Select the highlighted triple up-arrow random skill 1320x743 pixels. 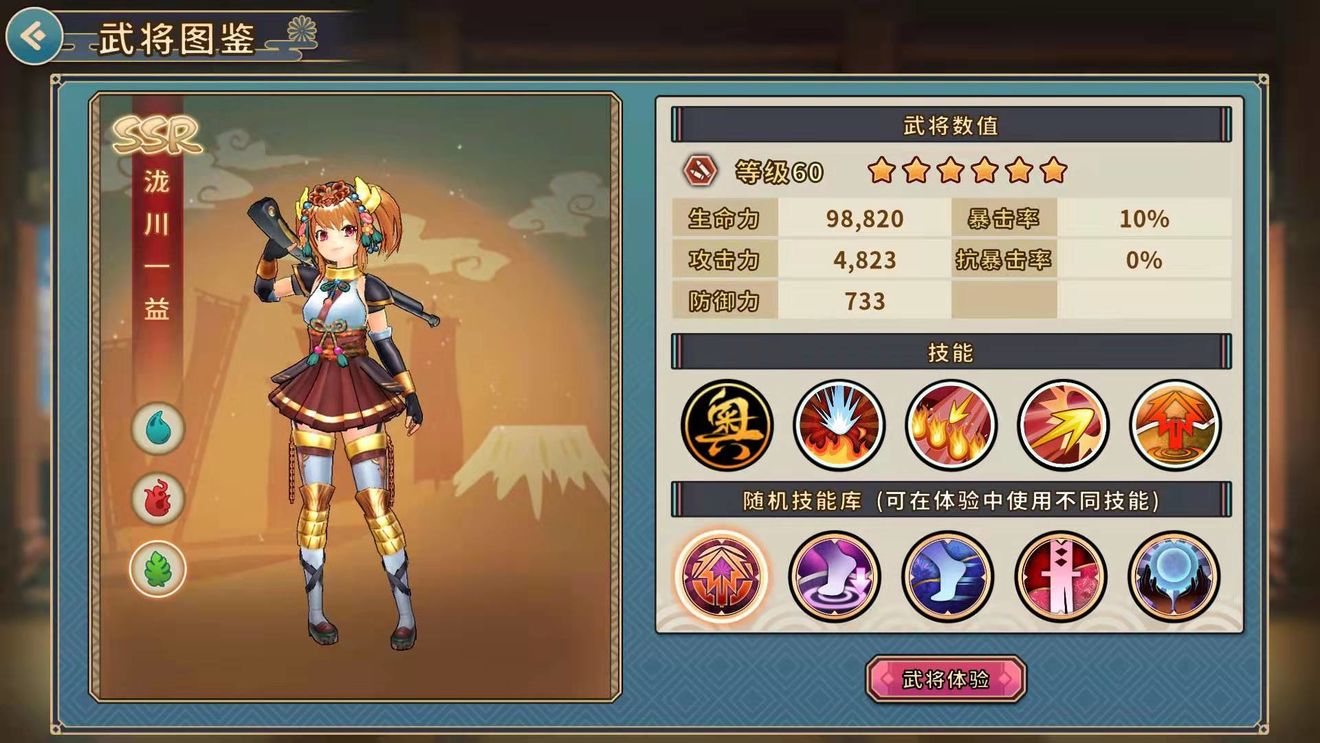[x=721, y=577]
